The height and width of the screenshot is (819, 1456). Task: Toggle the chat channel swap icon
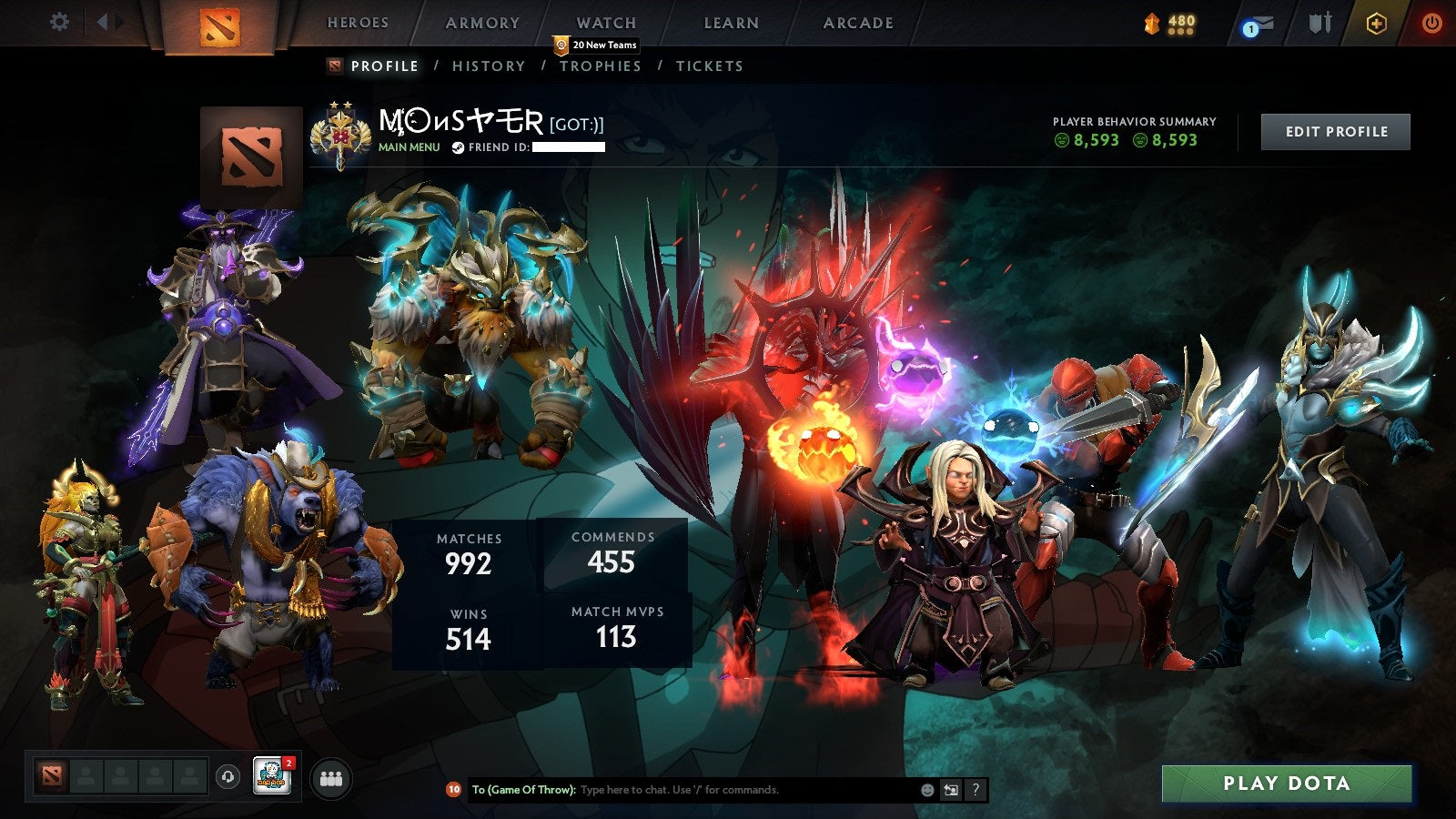[x=952, y=790]
